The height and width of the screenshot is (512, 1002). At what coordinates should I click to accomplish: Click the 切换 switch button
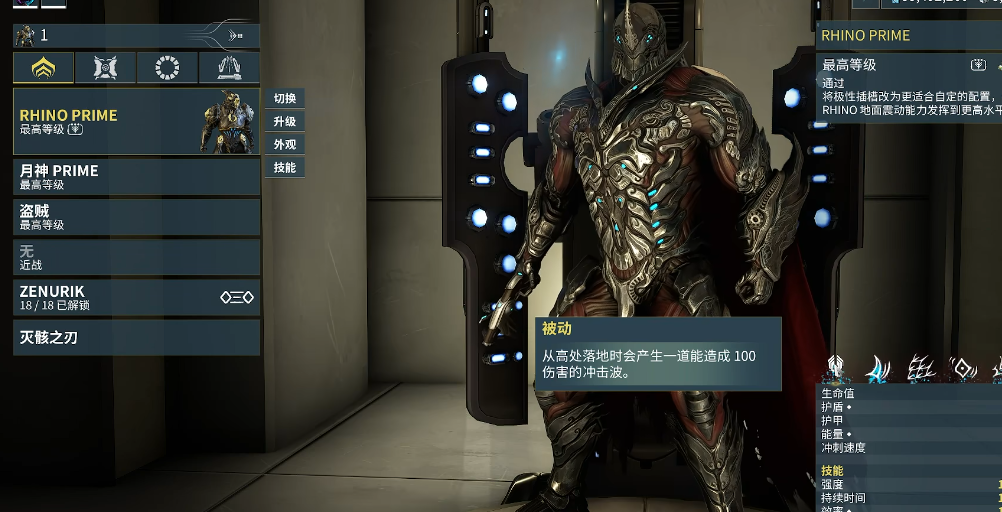point(285,99)
